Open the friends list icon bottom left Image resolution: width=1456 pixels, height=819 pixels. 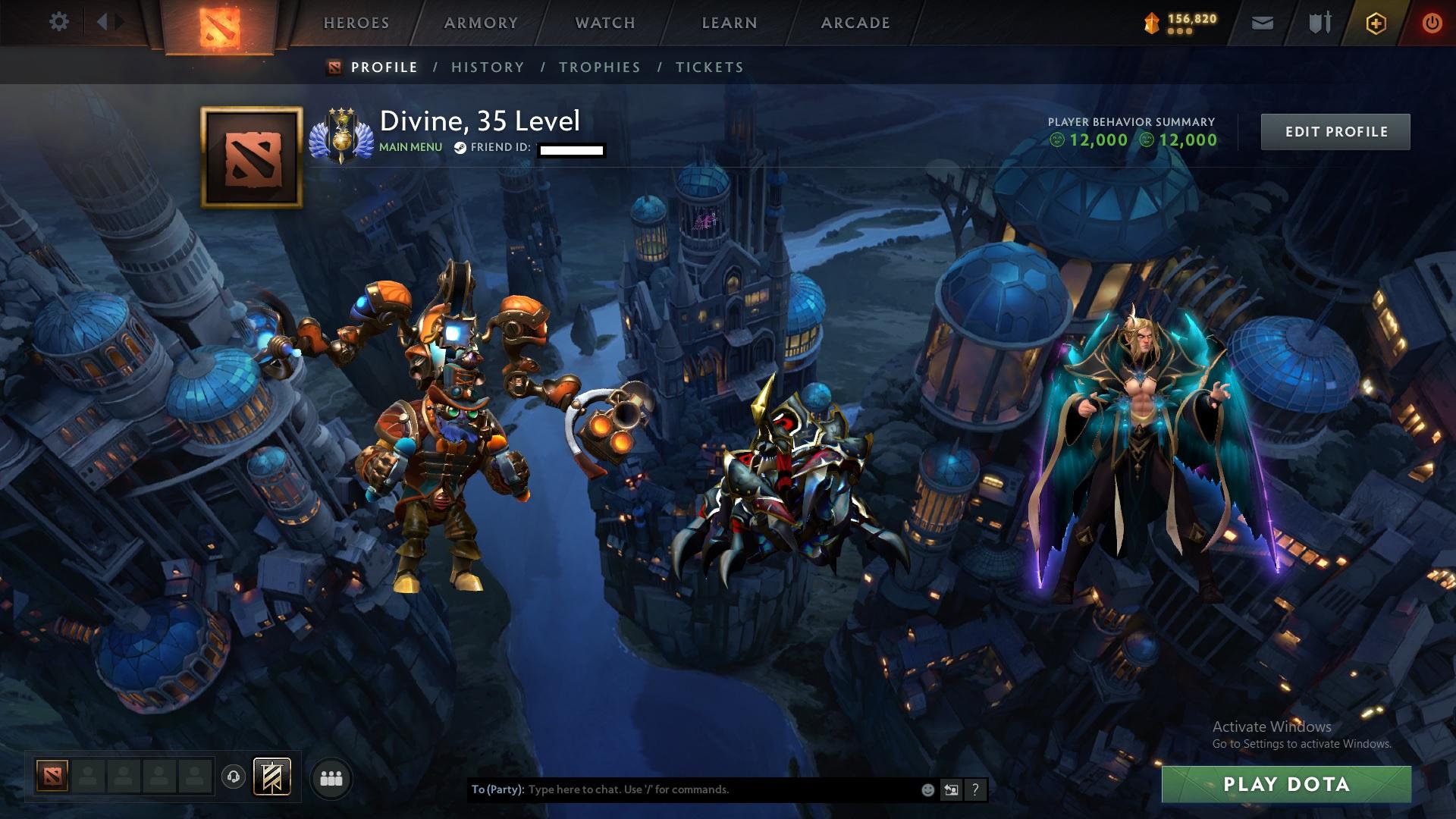click(x=331, y=778)
